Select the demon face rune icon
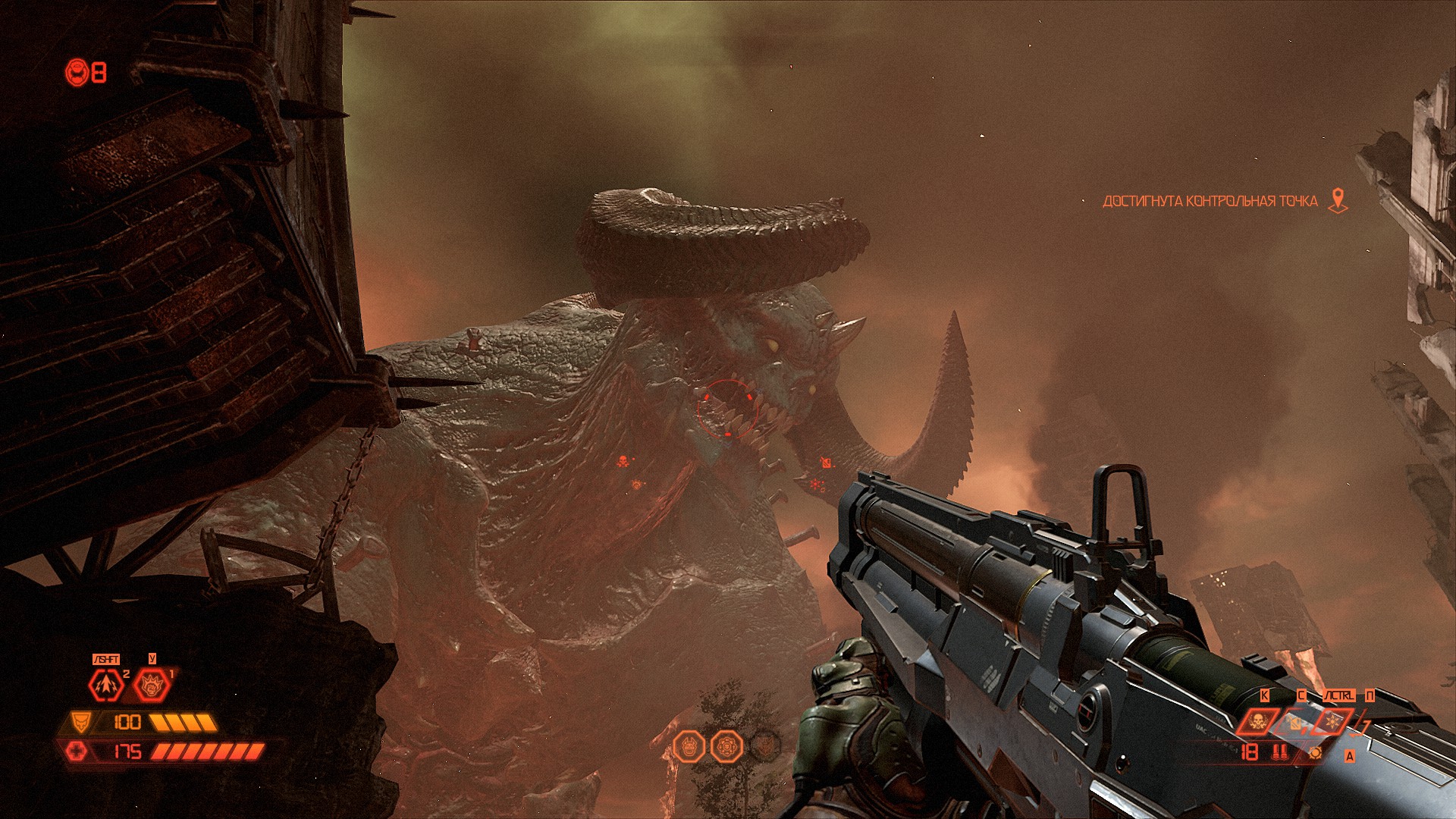 [x=689, y=746]
